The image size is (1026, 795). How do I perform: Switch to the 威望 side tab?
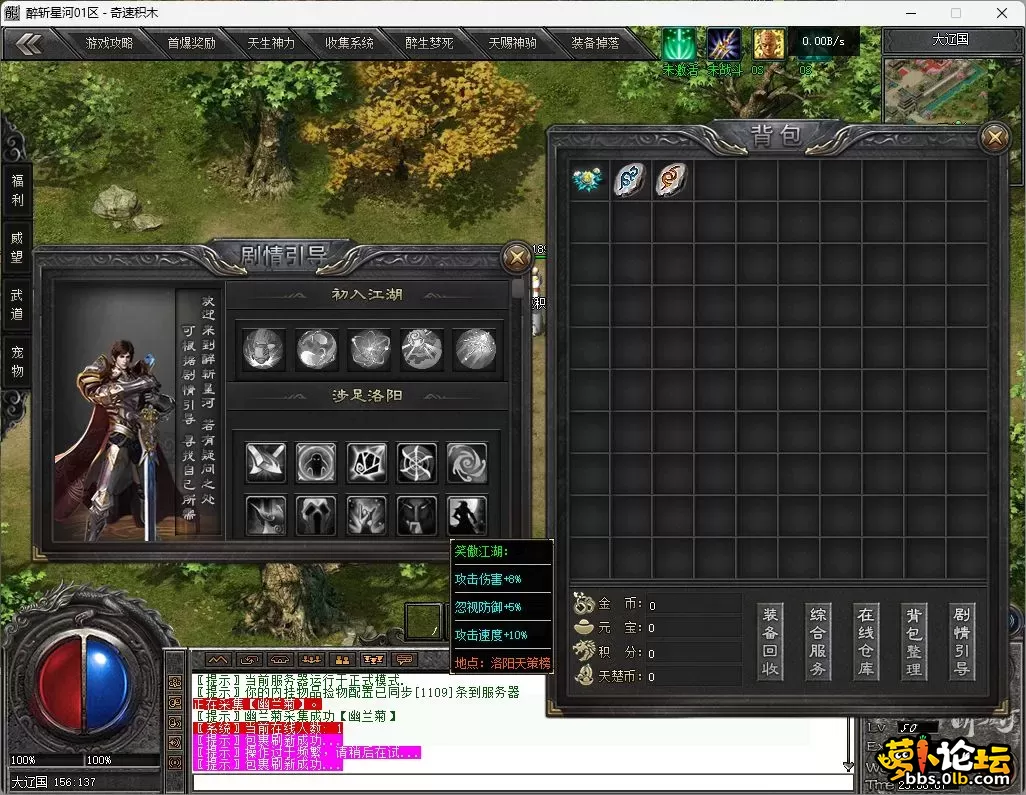[x=17, y=246]
